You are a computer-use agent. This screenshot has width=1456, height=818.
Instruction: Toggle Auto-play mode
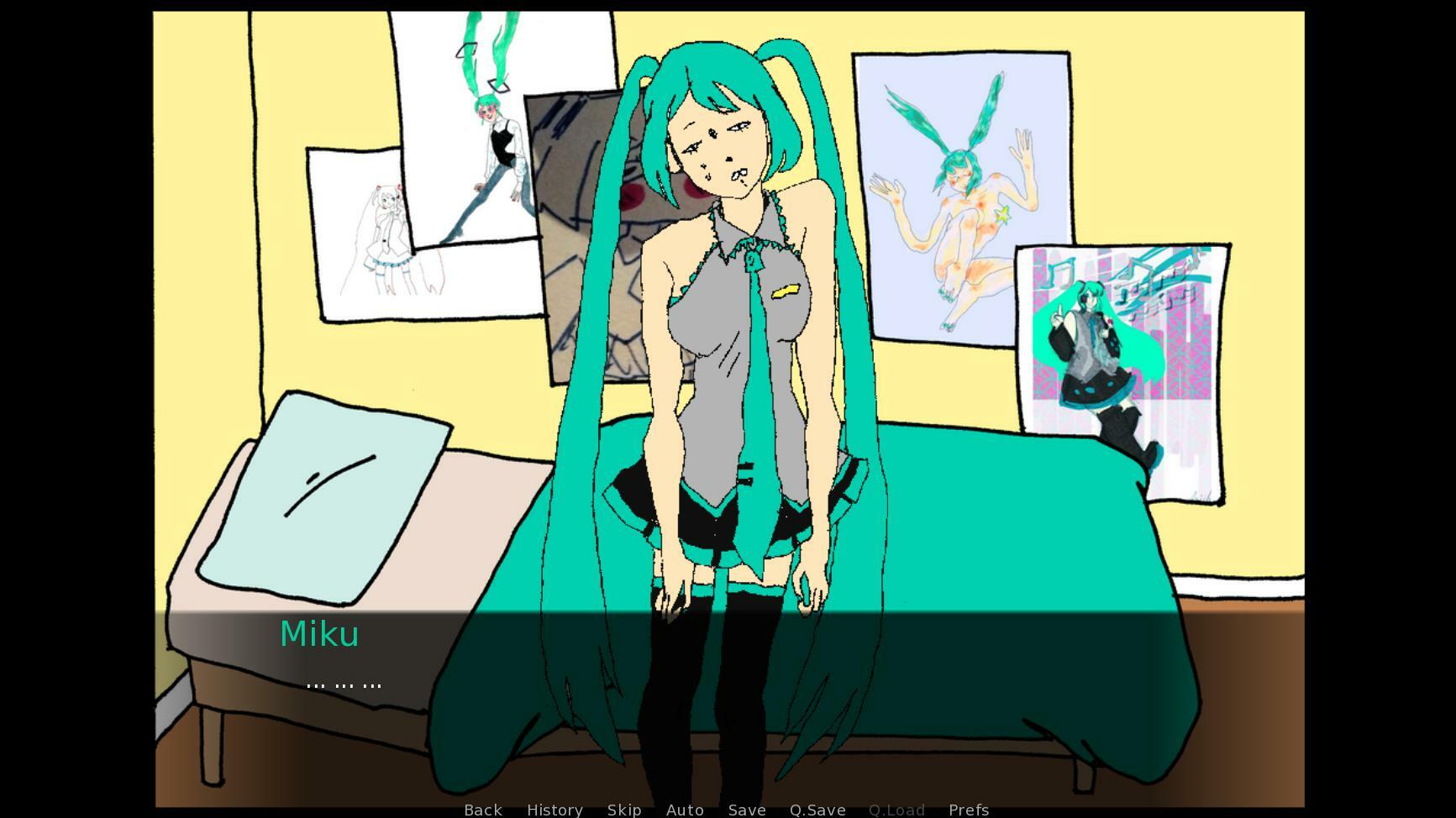pos(684,809)
